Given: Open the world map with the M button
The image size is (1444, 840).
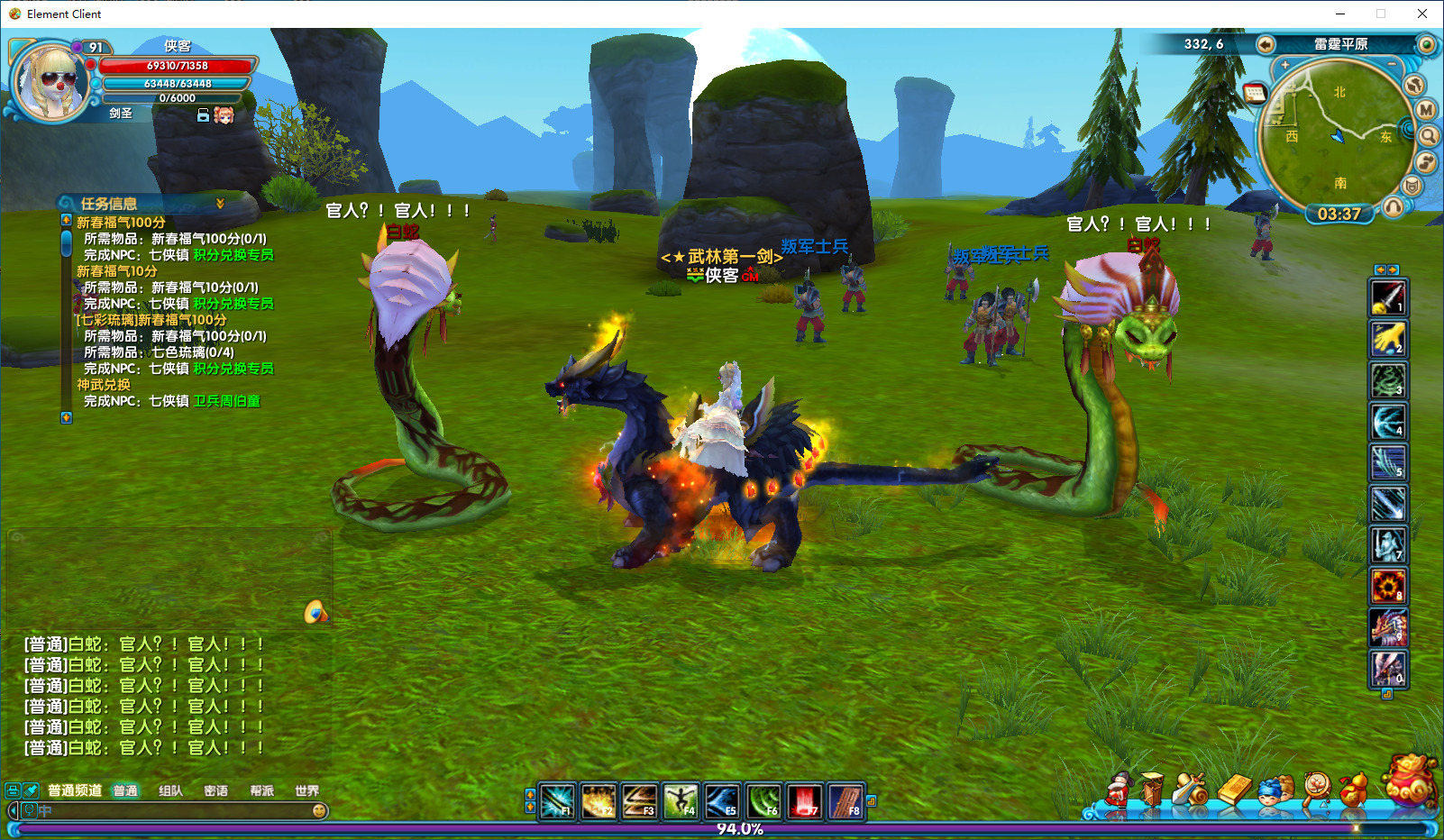Looking at the screenshot, I should point(1426,110).
